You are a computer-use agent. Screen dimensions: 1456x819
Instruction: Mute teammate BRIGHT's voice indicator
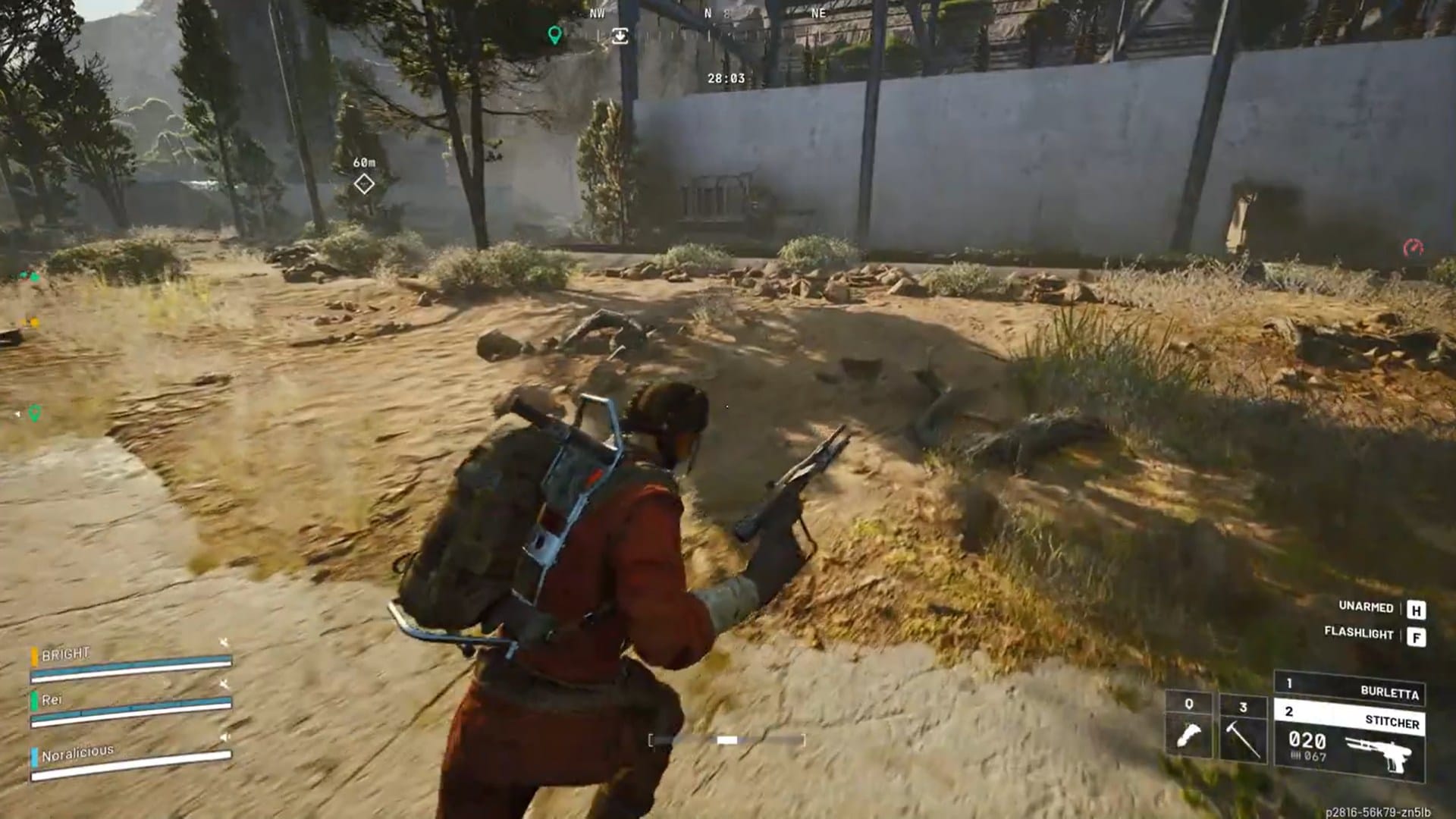click(x=224, y=642)
